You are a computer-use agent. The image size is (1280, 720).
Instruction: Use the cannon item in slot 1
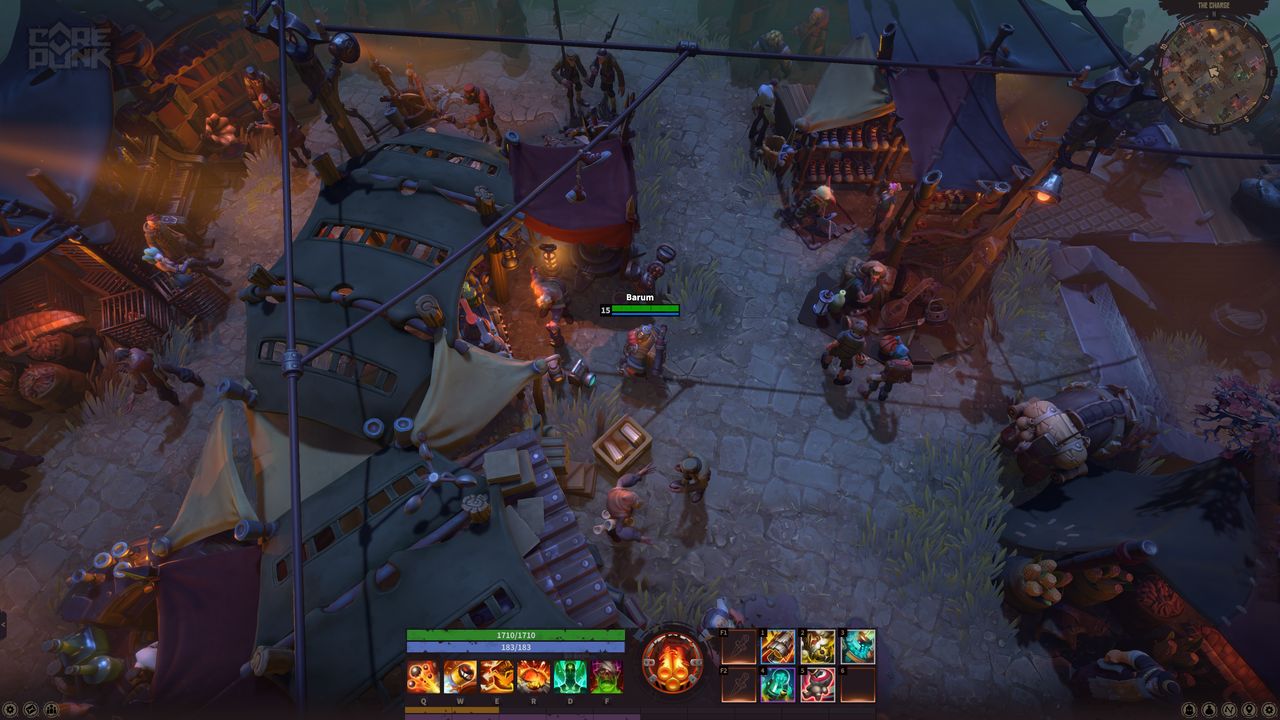click(777, 647)
